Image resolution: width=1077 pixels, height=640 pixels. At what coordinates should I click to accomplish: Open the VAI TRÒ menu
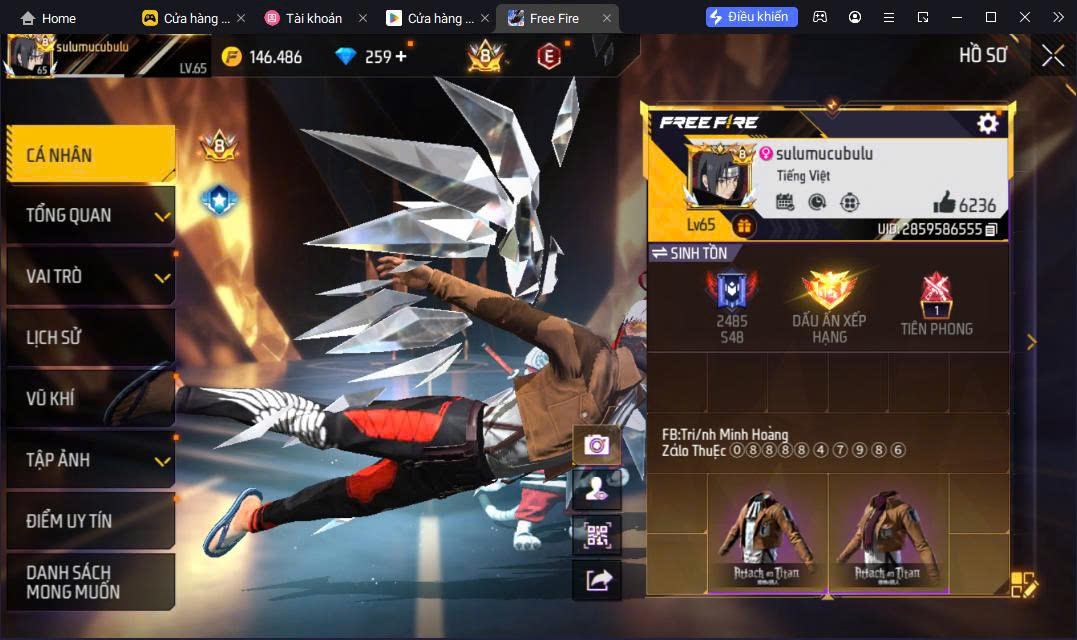pyautogui.click(x=90, y=276)
